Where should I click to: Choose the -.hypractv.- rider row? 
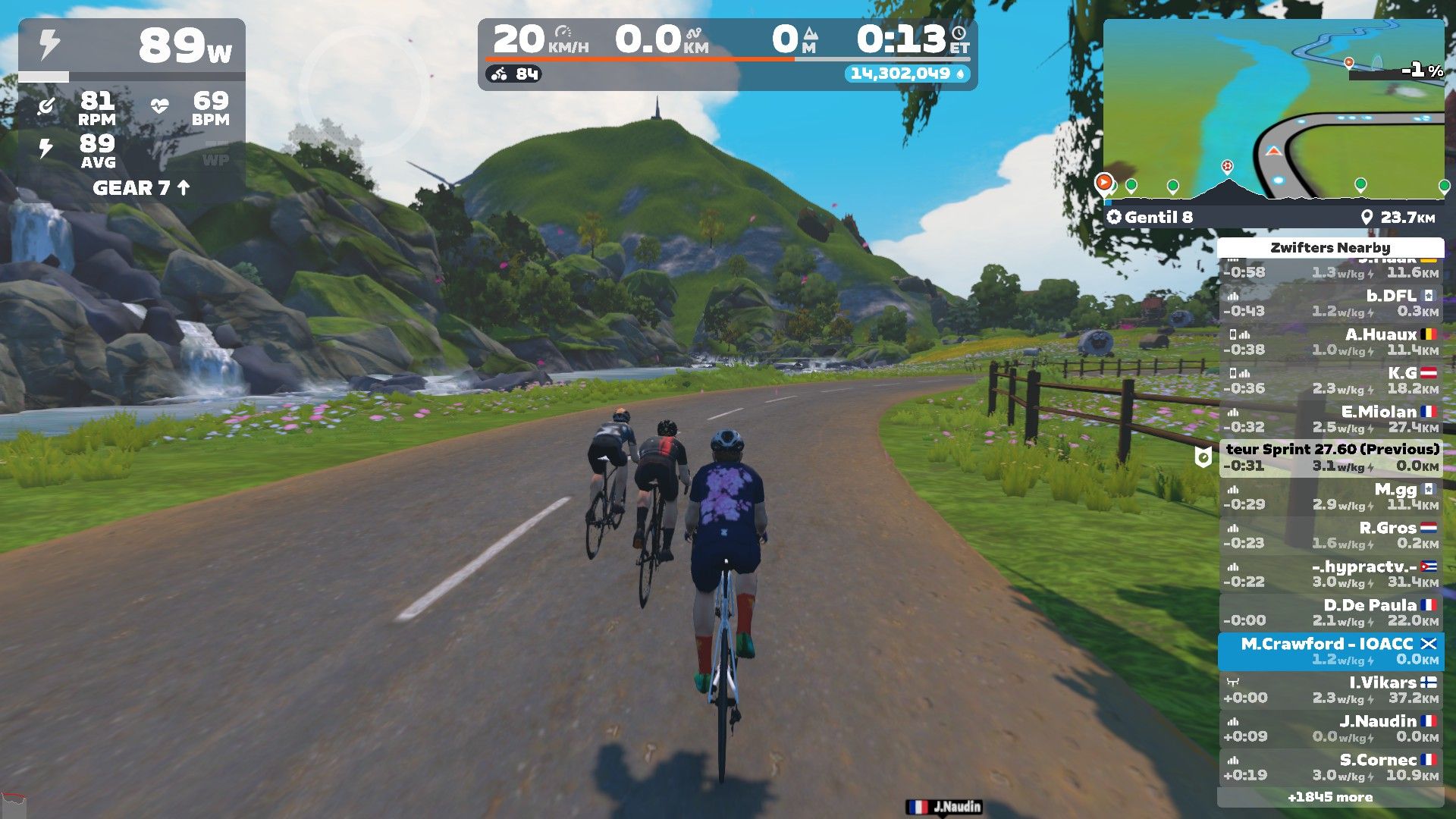tap(1331, 573)
